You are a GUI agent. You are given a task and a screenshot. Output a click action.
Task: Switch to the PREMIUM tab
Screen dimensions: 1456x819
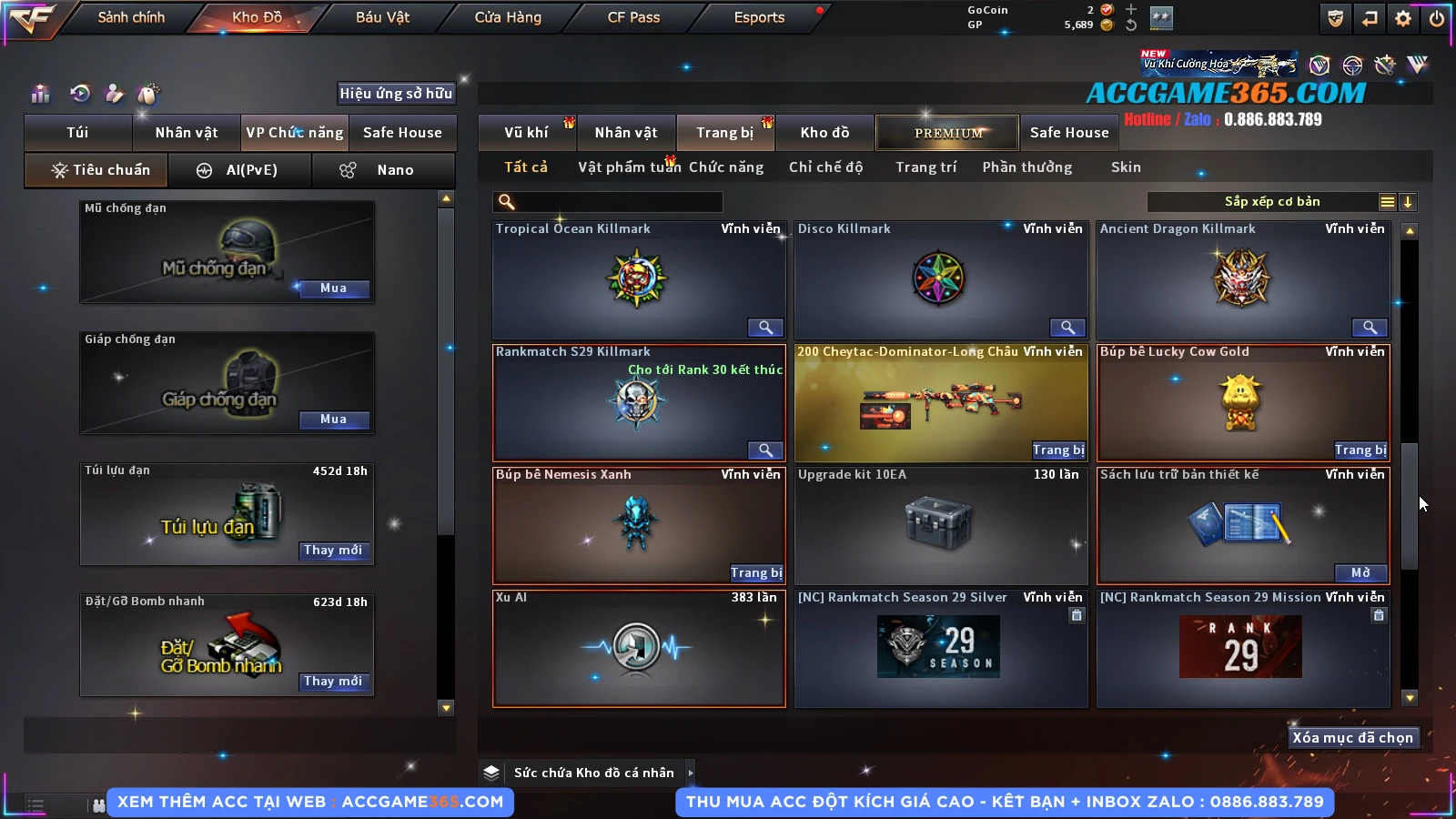click(948, 133)
